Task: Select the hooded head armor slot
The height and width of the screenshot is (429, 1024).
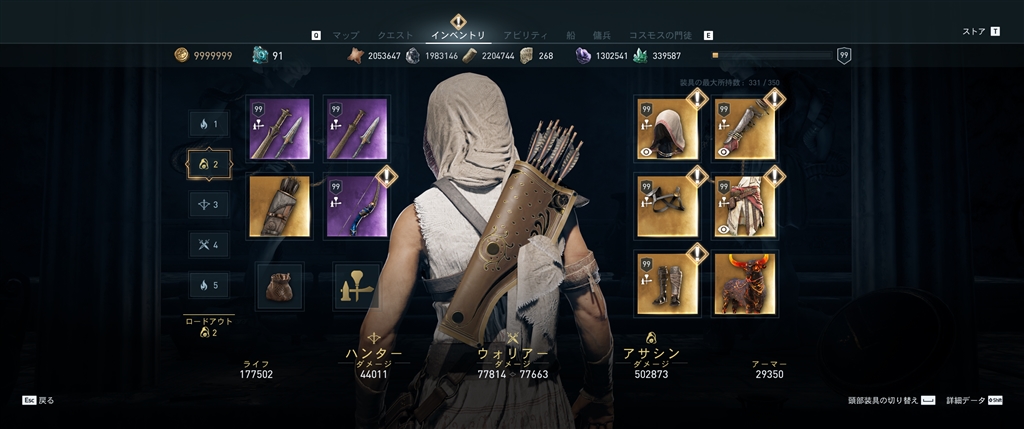Action: tap(666, 129)
